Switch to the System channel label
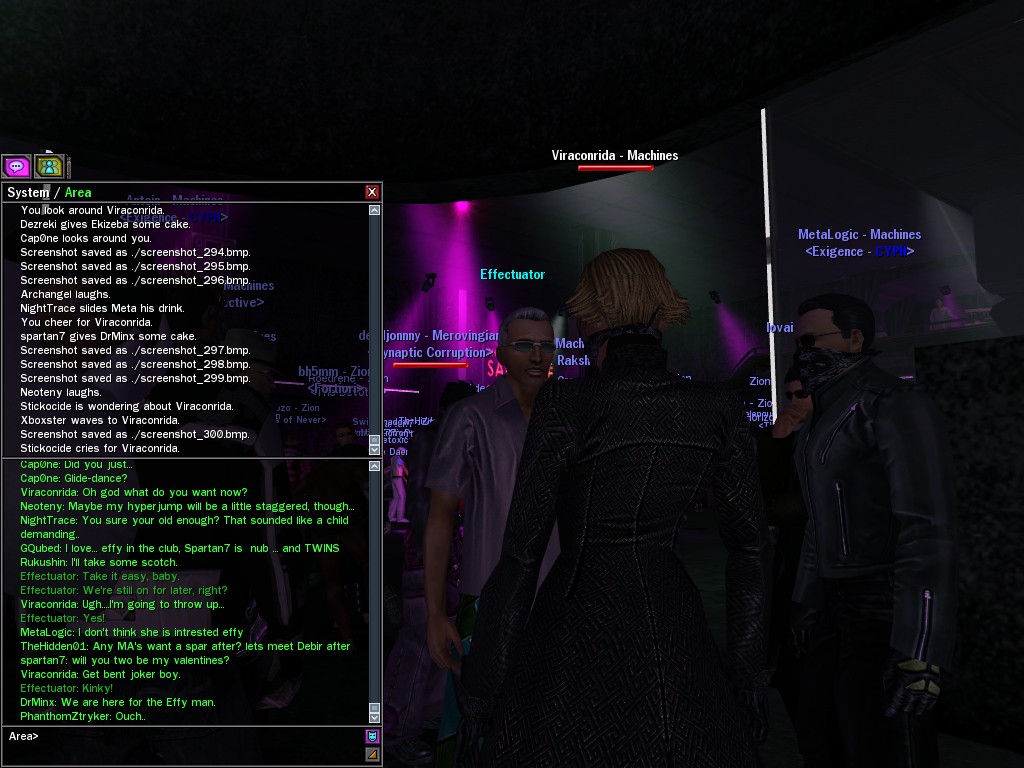The height and width of the screenshot is (768, 1024). point(27,192)
